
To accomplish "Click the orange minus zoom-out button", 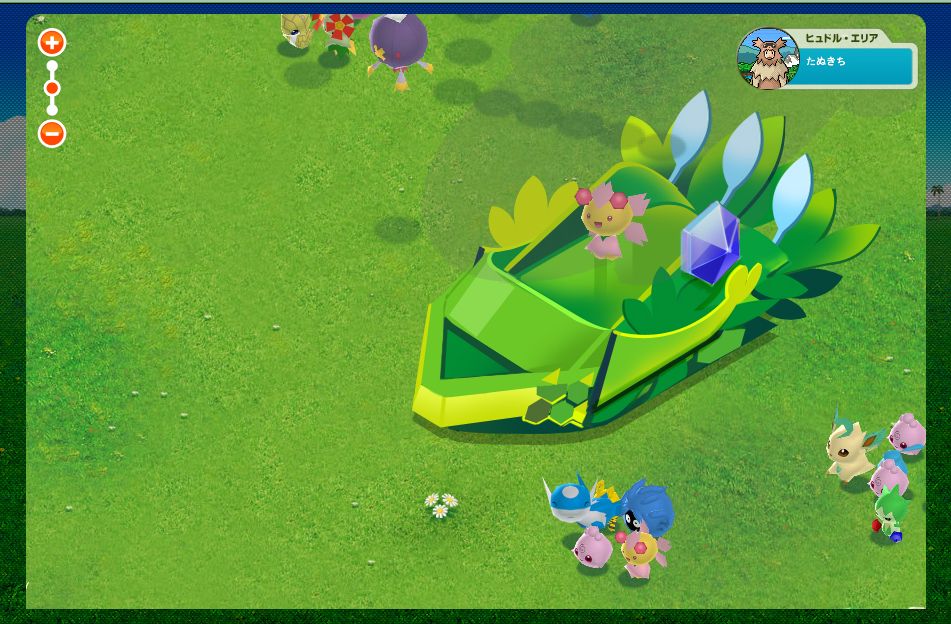I will point(52,133).
